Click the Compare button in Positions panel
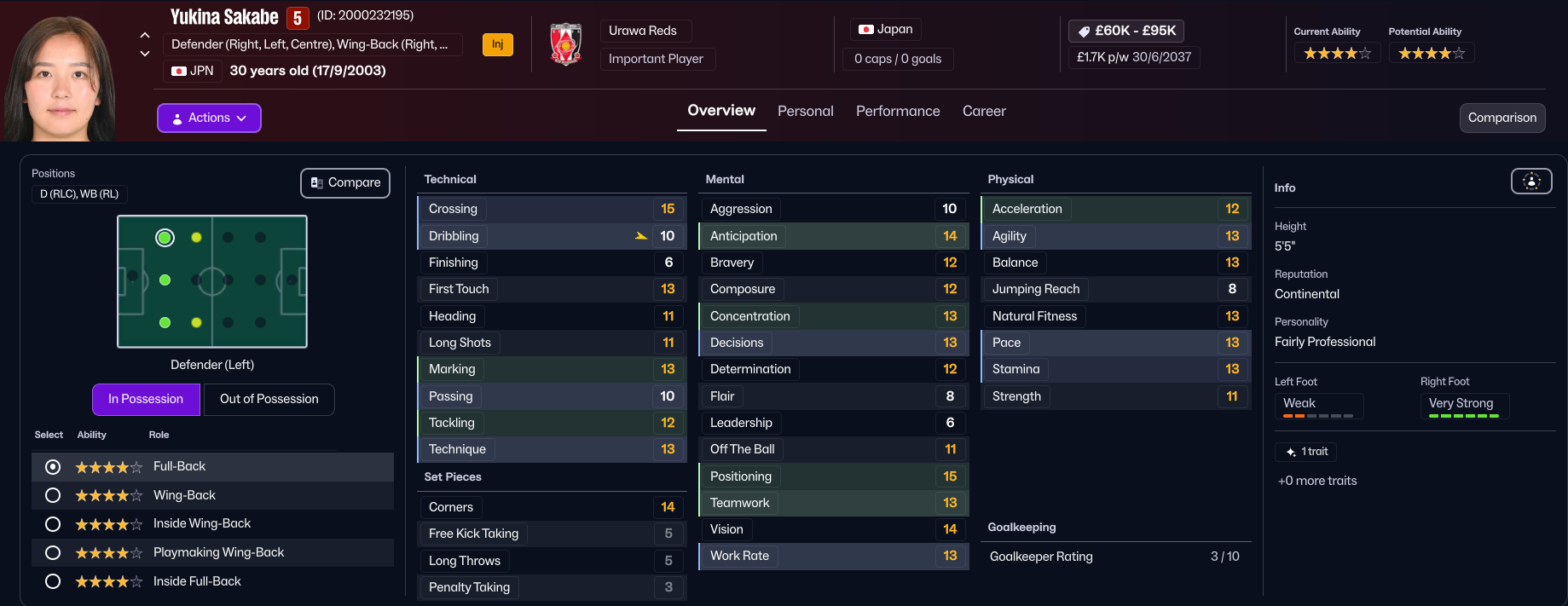Viewport: 1568px width, 606px height. [345, 182]
